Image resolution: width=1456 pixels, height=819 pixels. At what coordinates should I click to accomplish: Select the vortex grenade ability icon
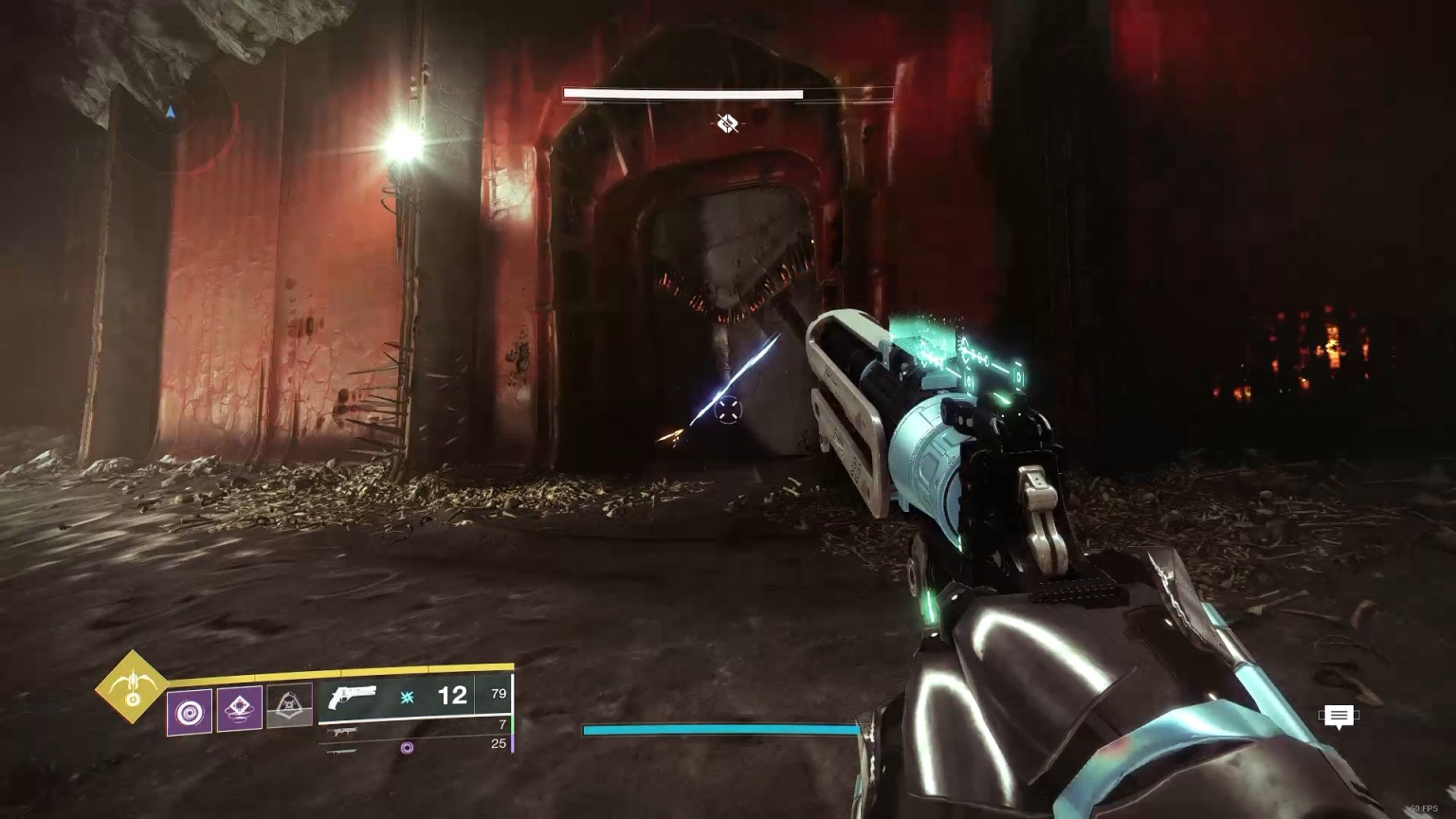click(x=190, y=708)
